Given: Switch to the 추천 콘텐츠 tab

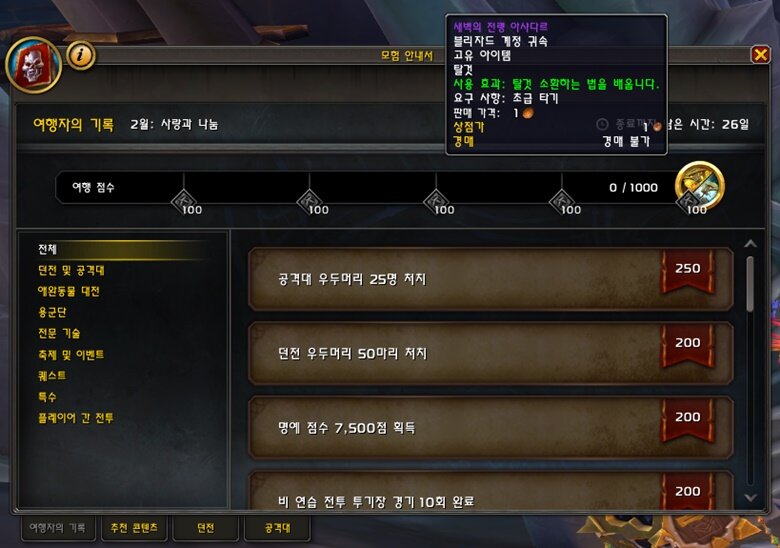Looking at the screenshot, I should (134, 527).
